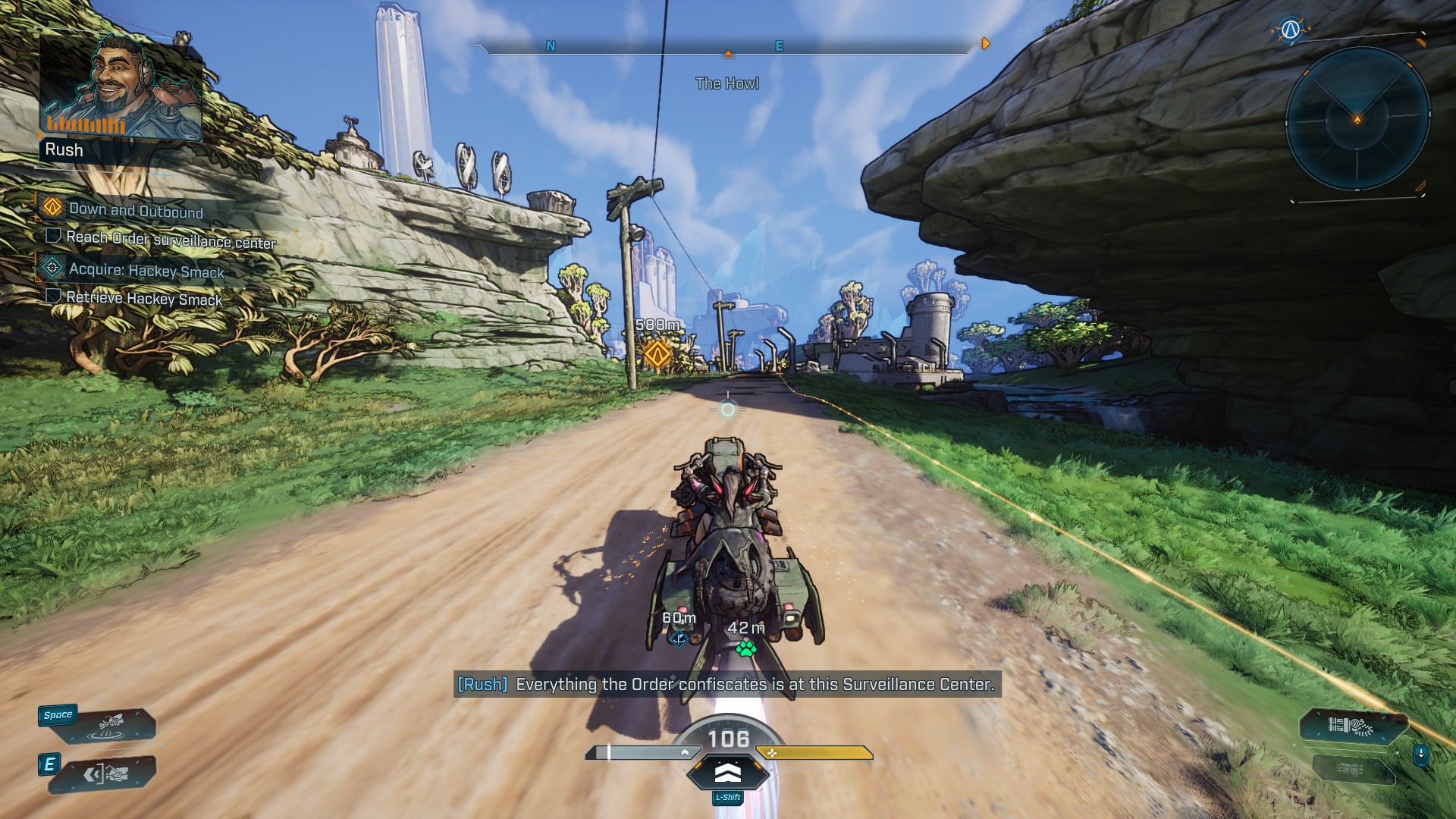The width and height of the screenshot is (1456, 819).
Task: Select the green paw print marker
Action: [x=746, y=648]
